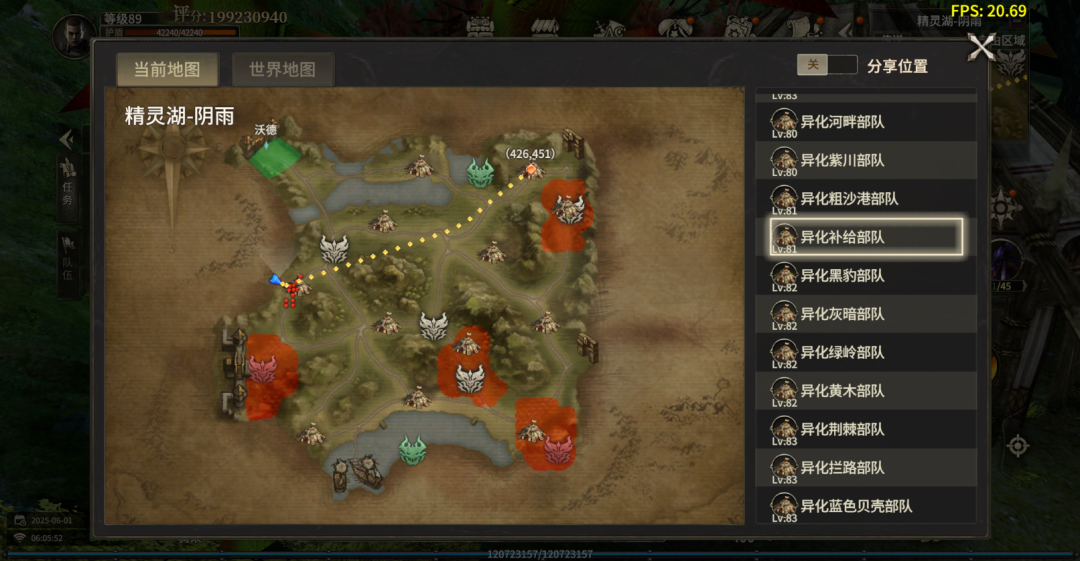Click the 异化蓝色贝壳部队 row

[865, 505]
